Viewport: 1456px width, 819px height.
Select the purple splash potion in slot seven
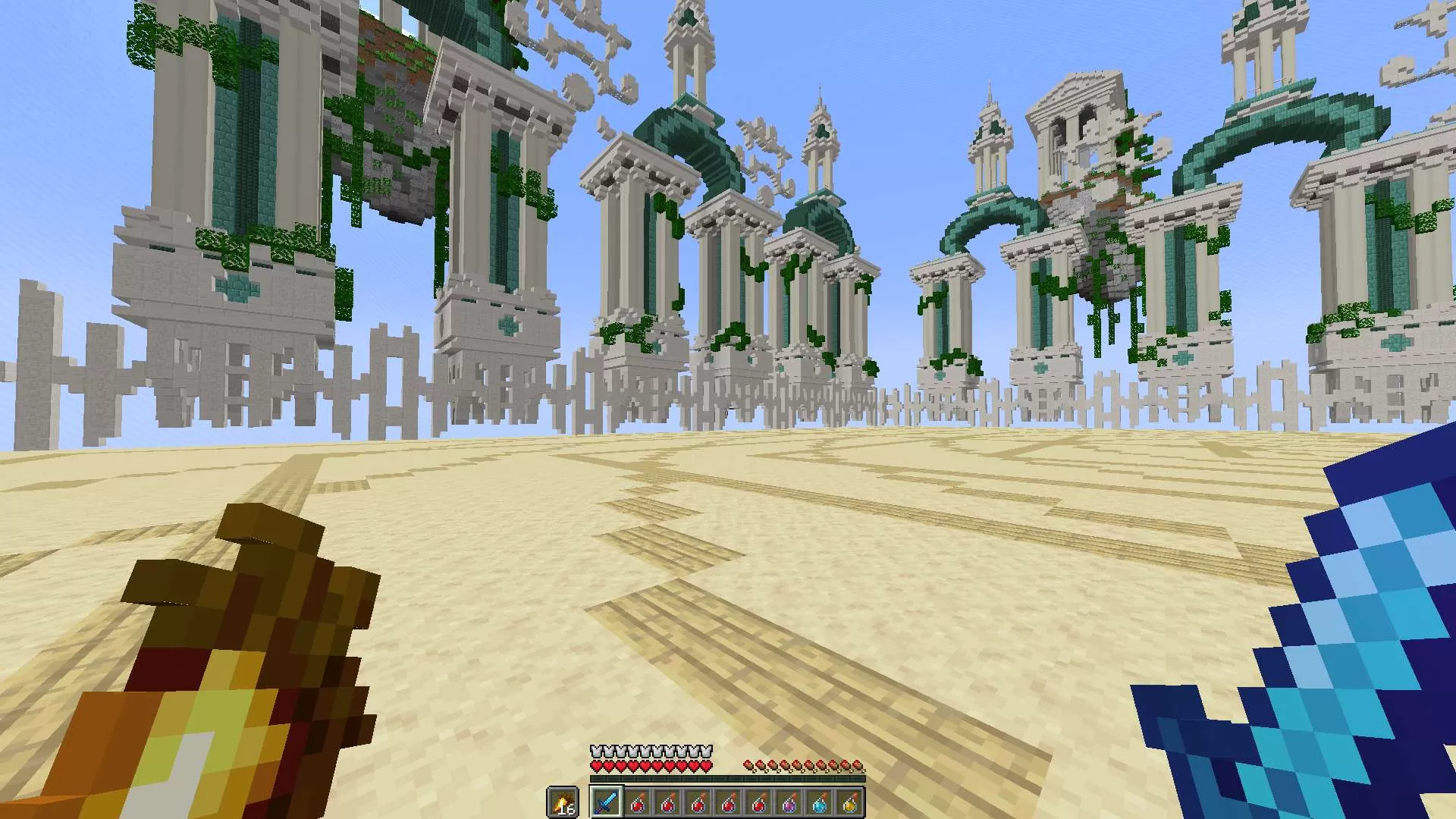coord(789,802)
